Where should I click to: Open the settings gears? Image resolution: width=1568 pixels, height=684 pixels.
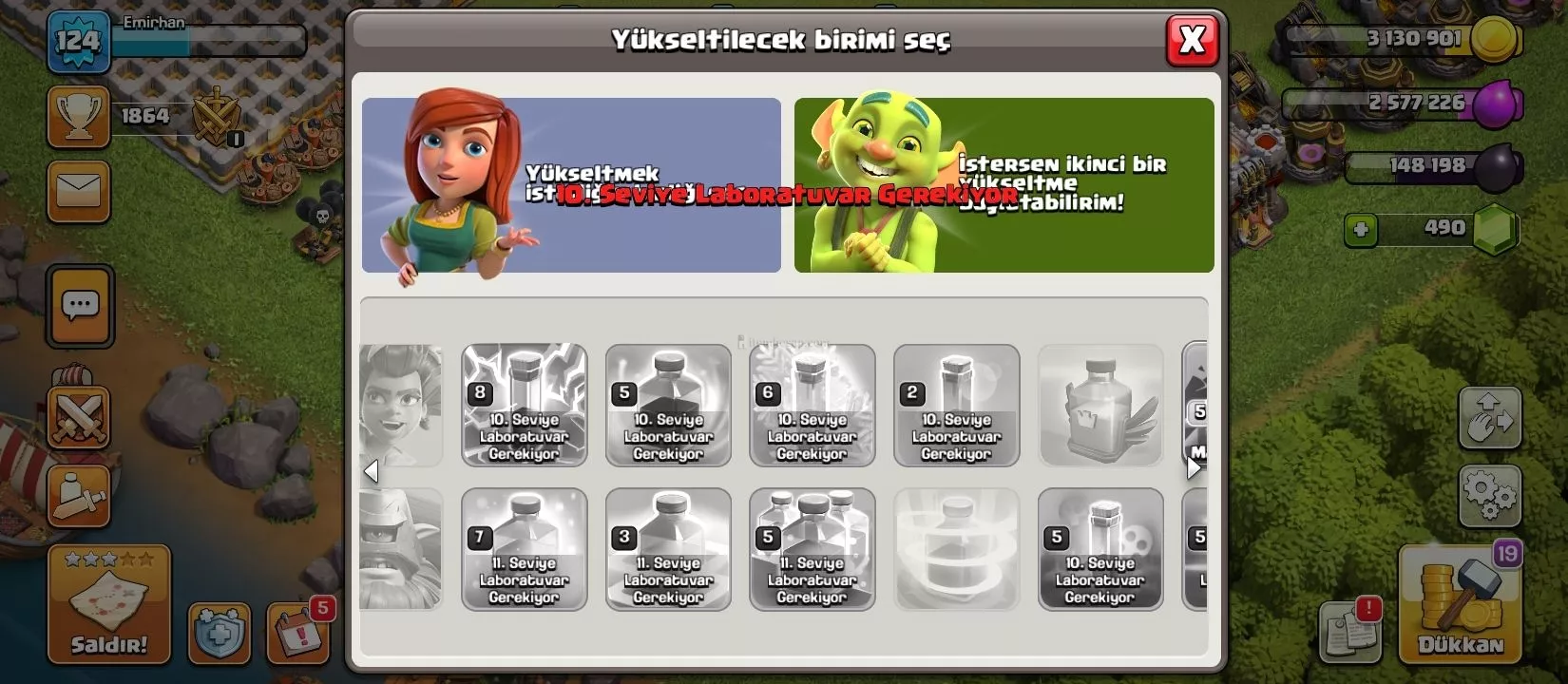point(1489,493)
